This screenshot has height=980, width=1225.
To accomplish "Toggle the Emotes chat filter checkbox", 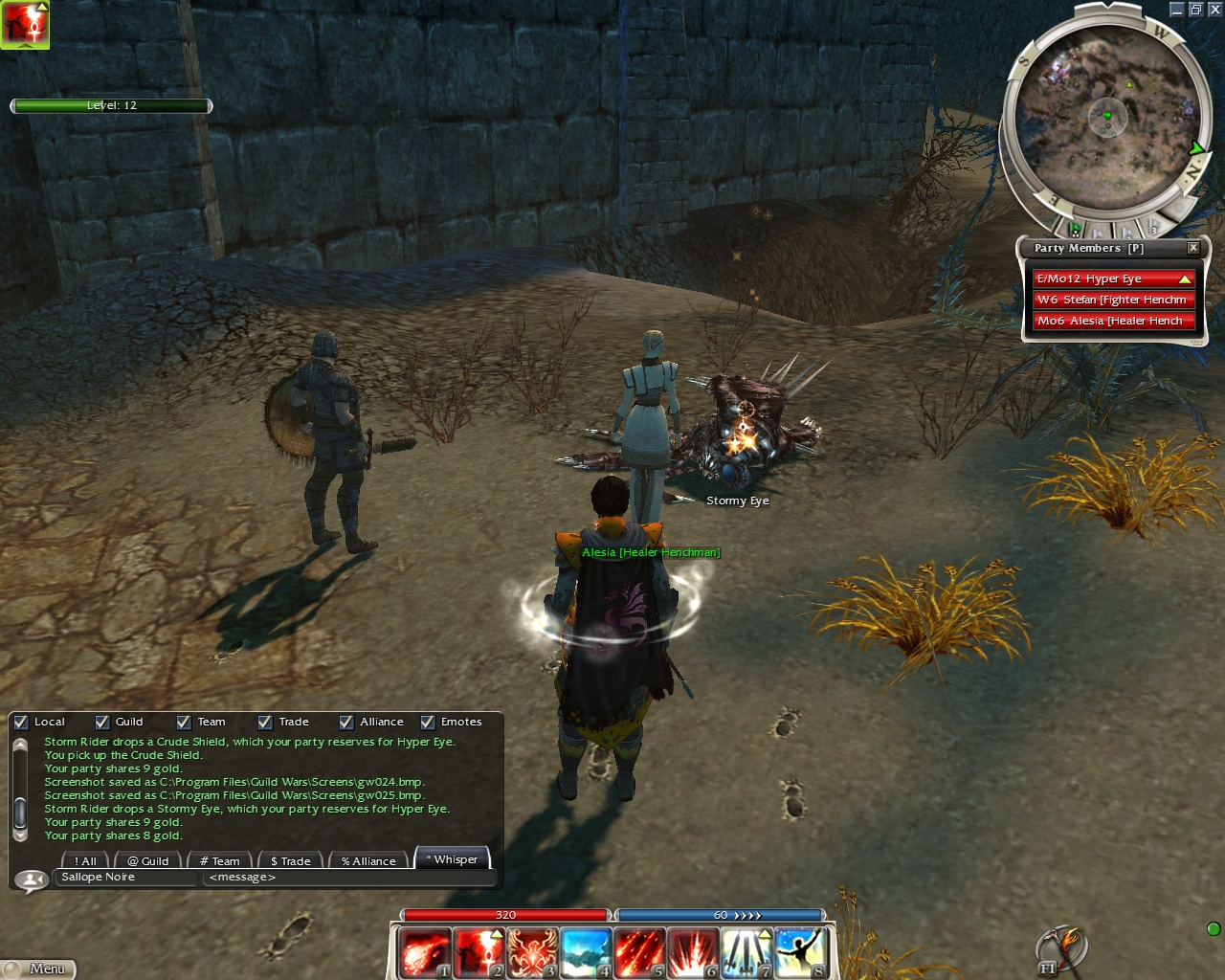I will pyautogui.click(x=428, y=723).
